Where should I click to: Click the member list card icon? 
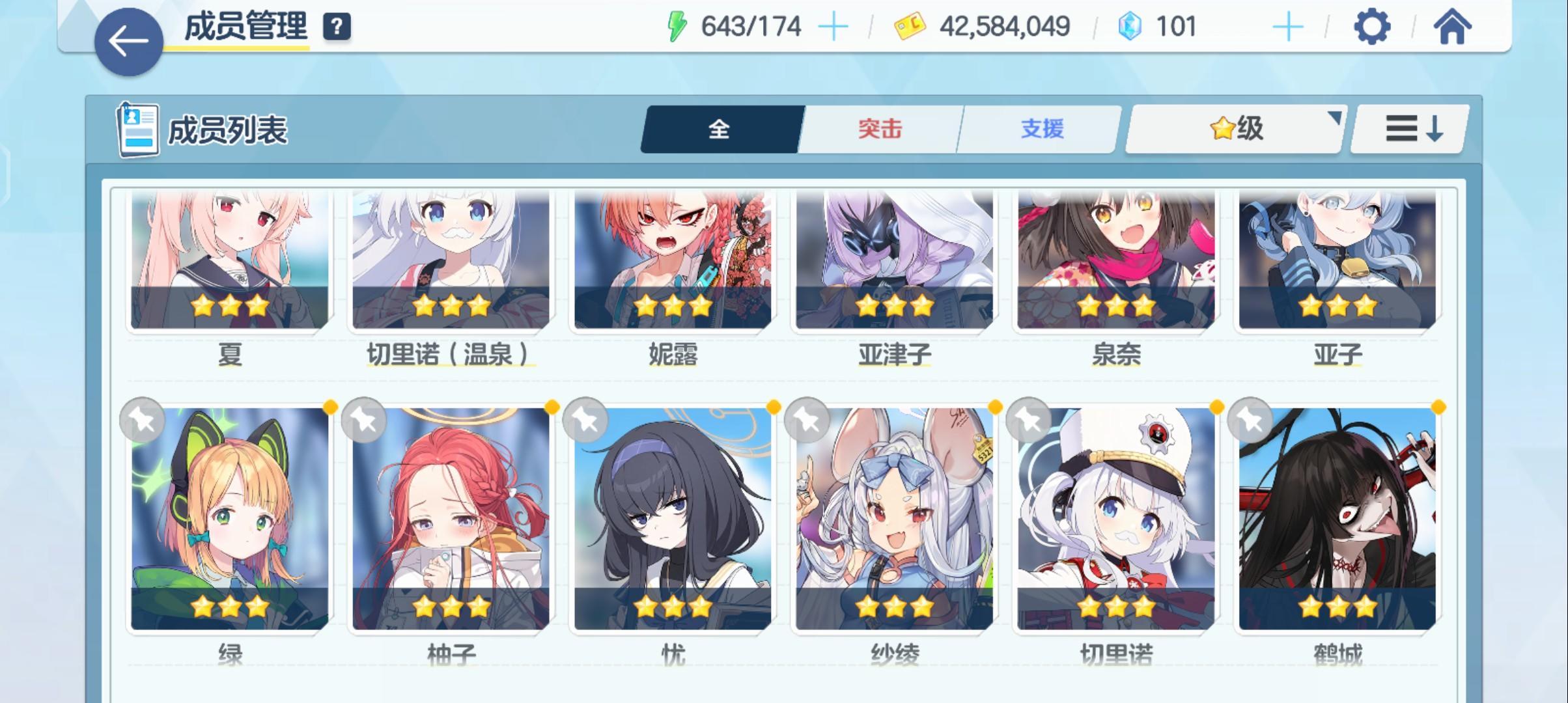(x=137, y=128)
